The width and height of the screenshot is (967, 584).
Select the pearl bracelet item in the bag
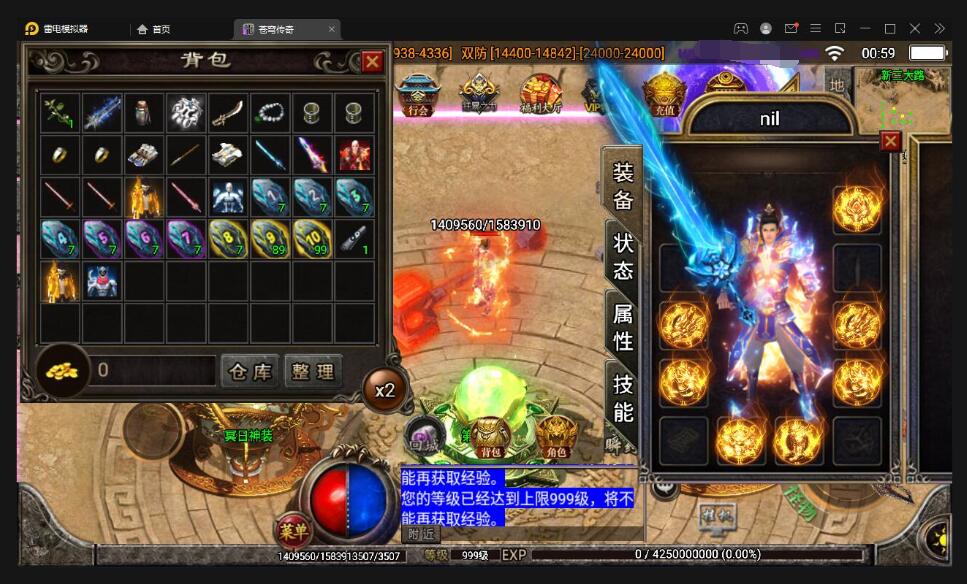pyautogui.click(x=270, y=112)
